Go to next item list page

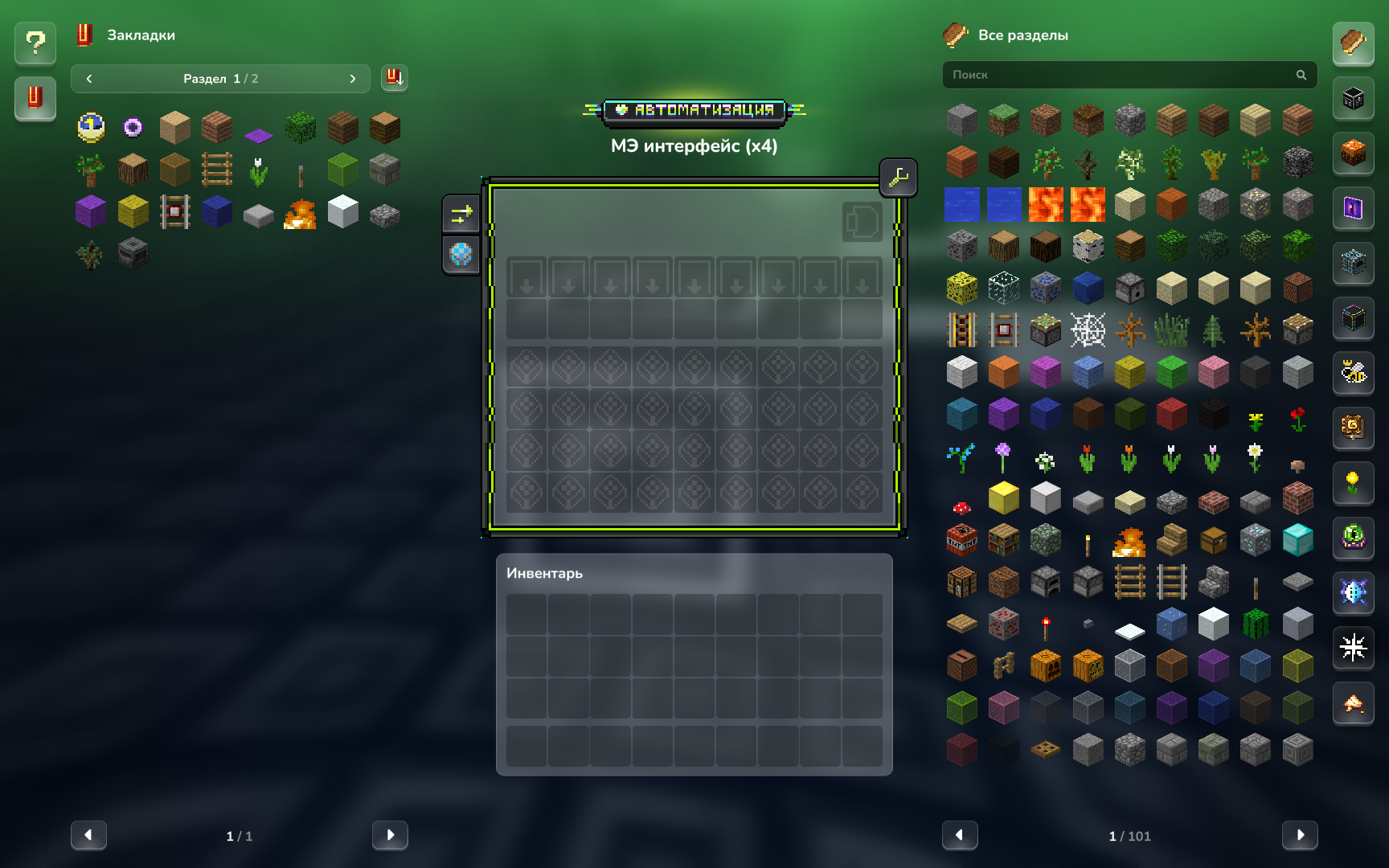click(1299, 835)
